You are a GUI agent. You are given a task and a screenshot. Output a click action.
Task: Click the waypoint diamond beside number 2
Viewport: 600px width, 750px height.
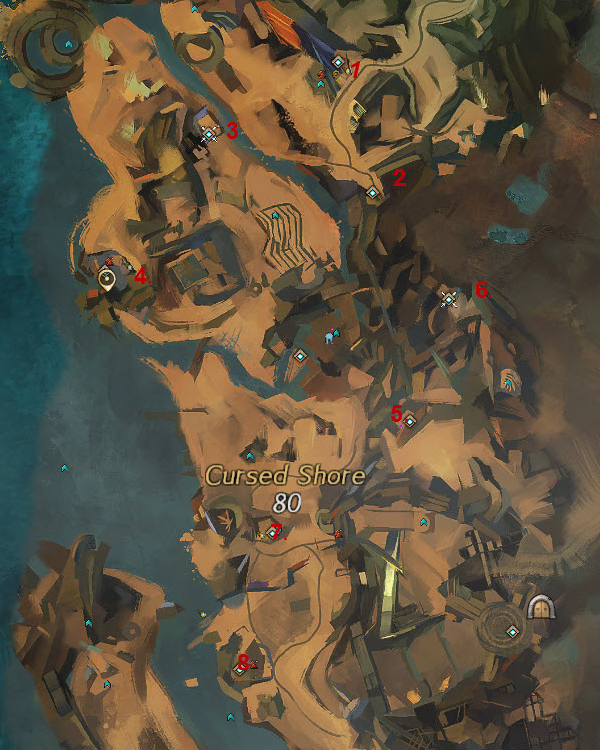pos(372,192)
